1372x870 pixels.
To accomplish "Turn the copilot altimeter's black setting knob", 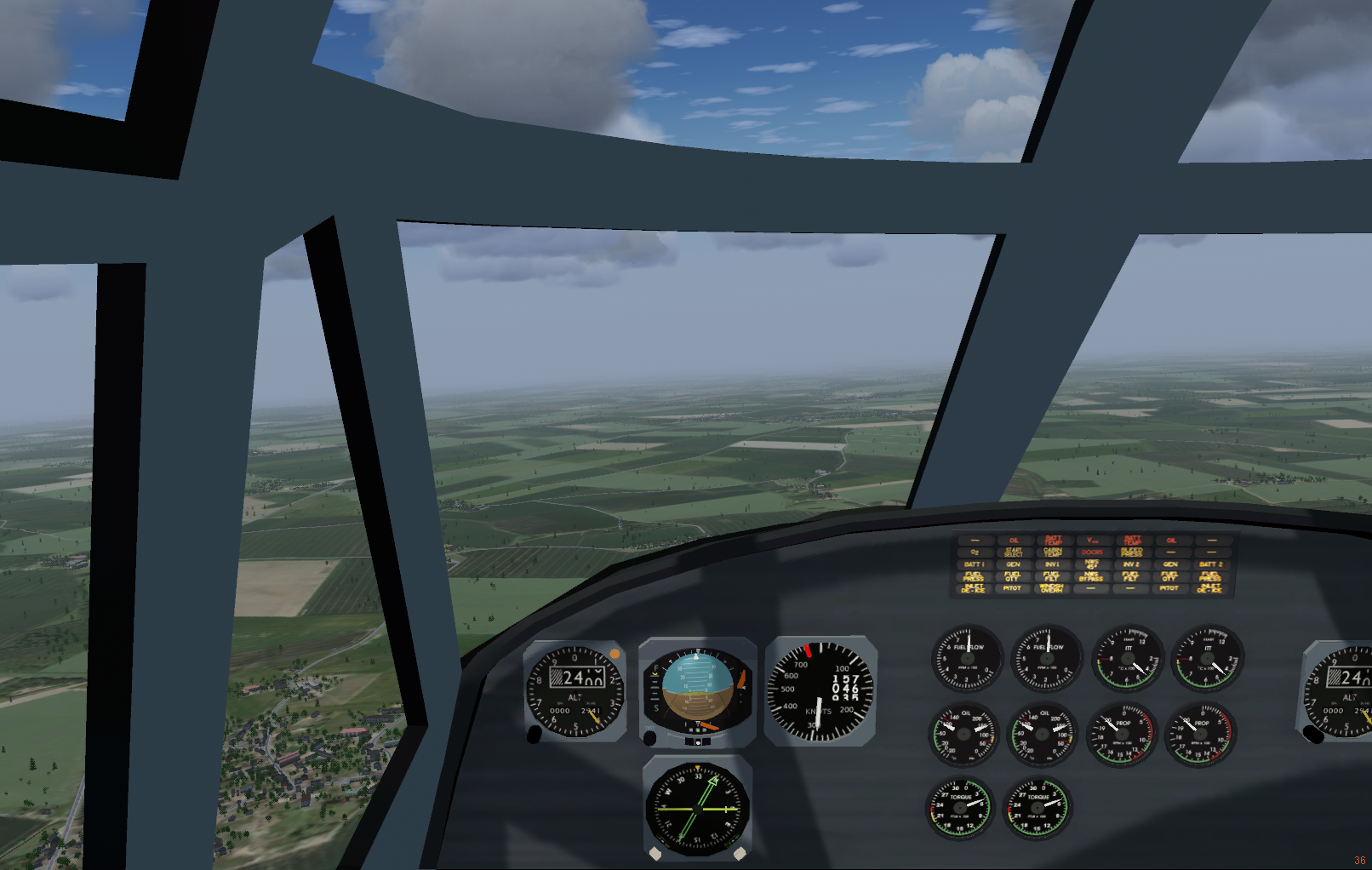I will [x=1314, y=734].
